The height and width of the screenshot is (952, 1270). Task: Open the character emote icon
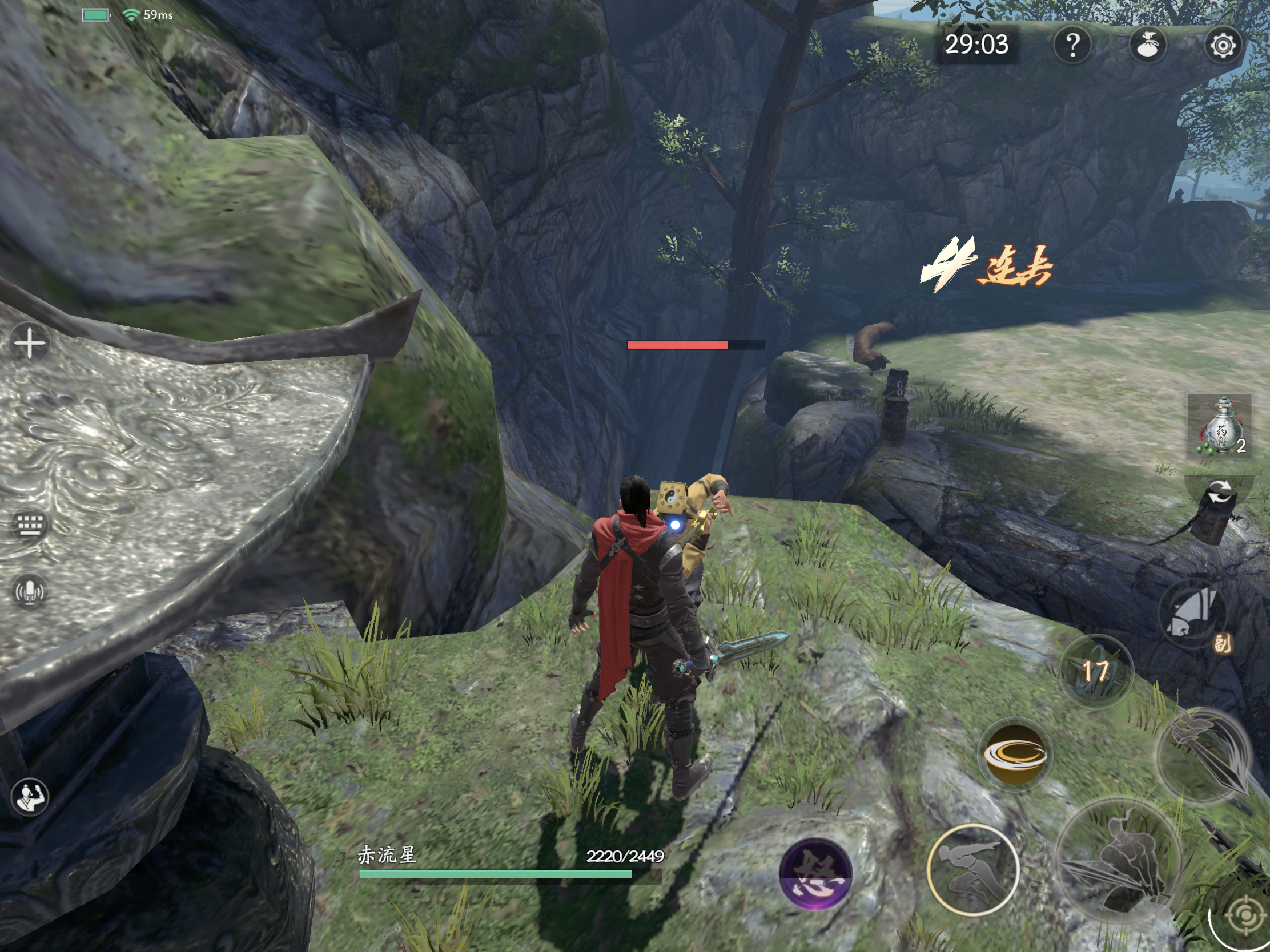[x=29, y=797]
